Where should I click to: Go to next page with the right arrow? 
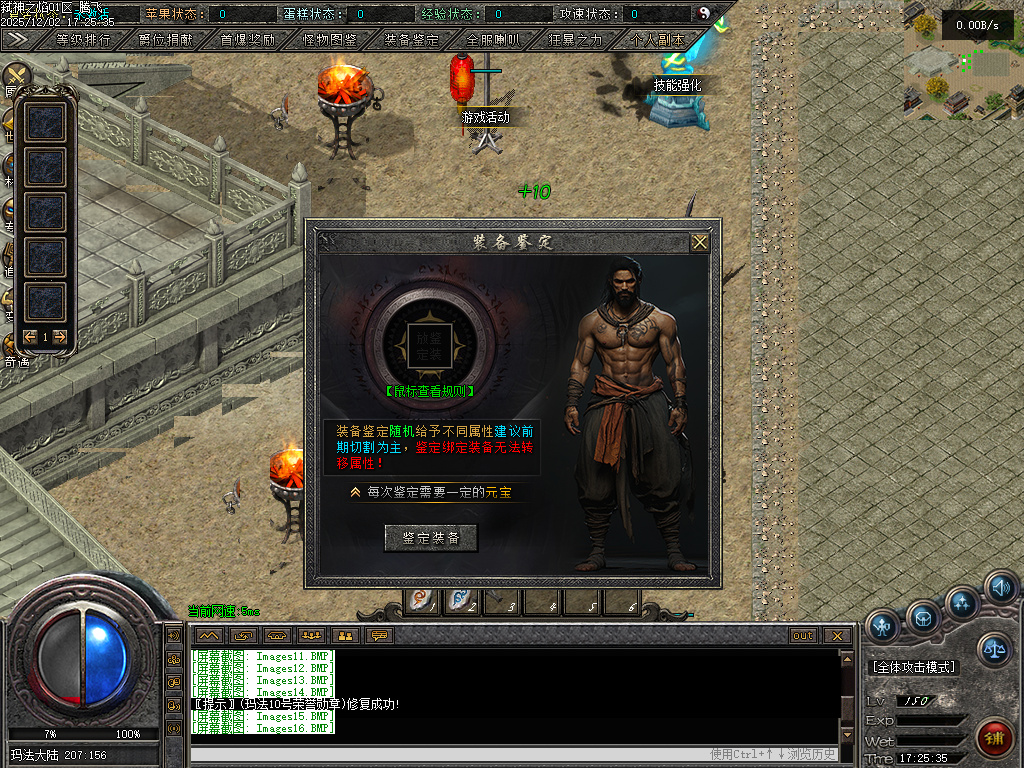coord(60,337)
